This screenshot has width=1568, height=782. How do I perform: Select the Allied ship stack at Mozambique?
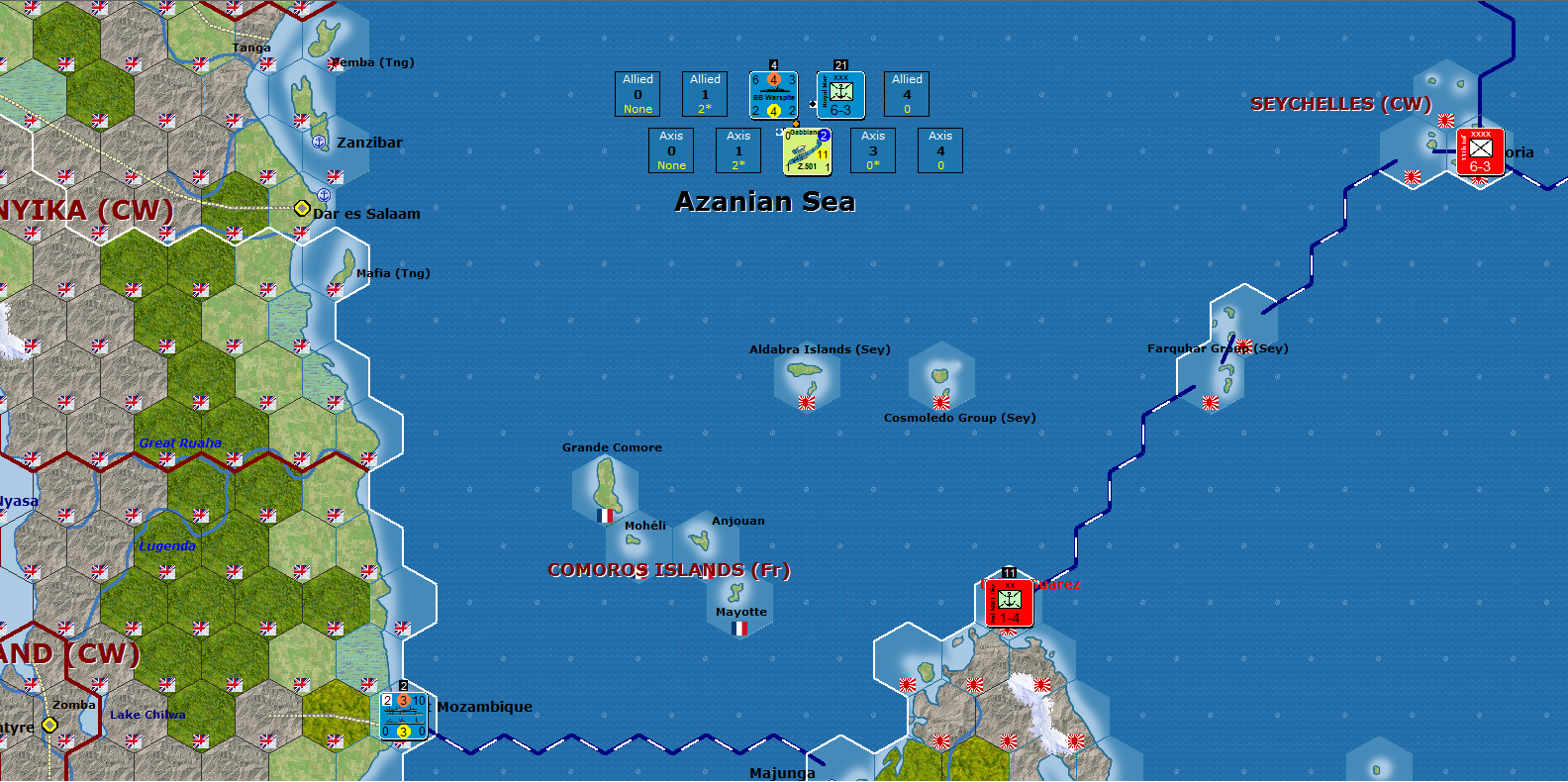(x=404, y=715)
